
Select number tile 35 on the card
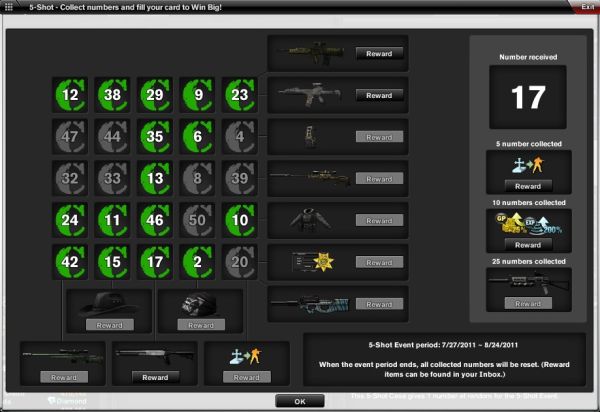click(x=152, y=137)
